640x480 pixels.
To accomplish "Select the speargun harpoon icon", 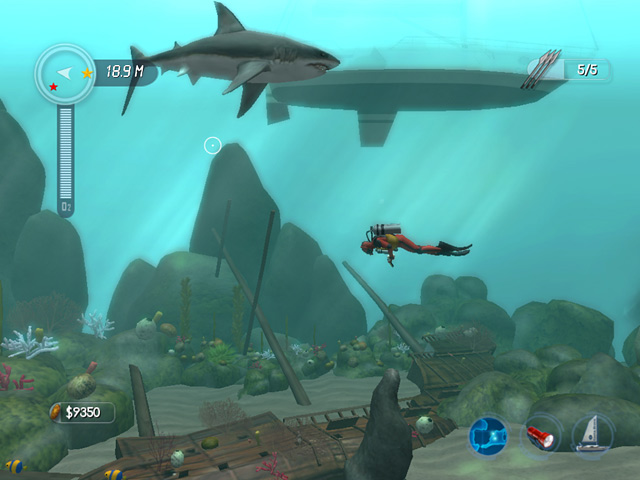I will tap(545, 69).
